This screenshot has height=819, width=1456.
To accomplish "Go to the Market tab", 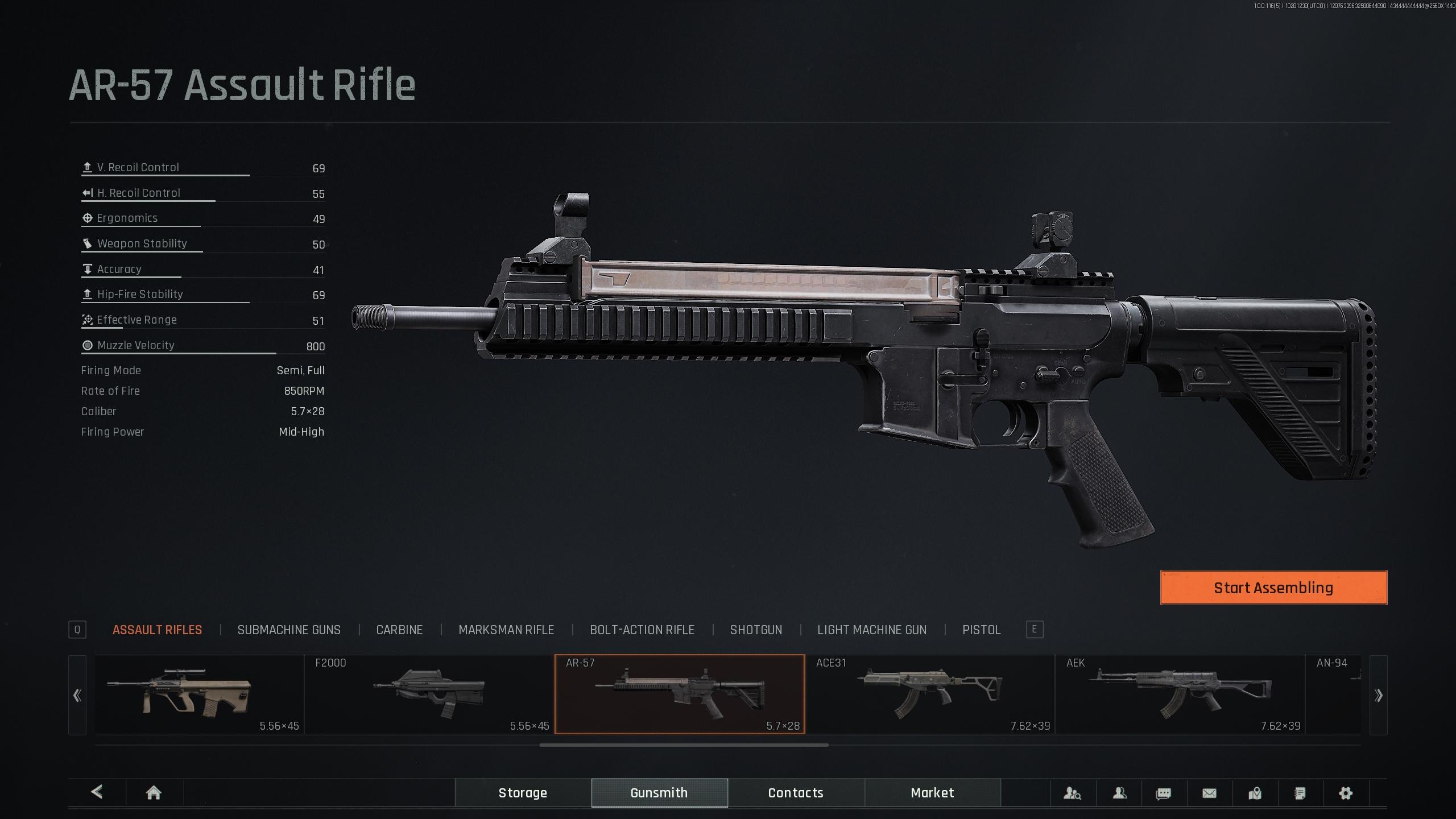I will point(932,793).
